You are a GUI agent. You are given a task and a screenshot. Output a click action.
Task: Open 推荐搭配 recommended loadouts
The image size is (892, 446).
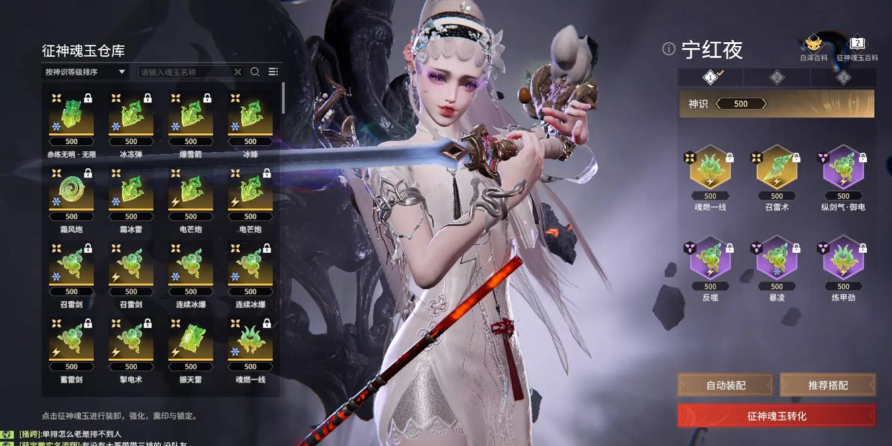(x=827, y=385)
